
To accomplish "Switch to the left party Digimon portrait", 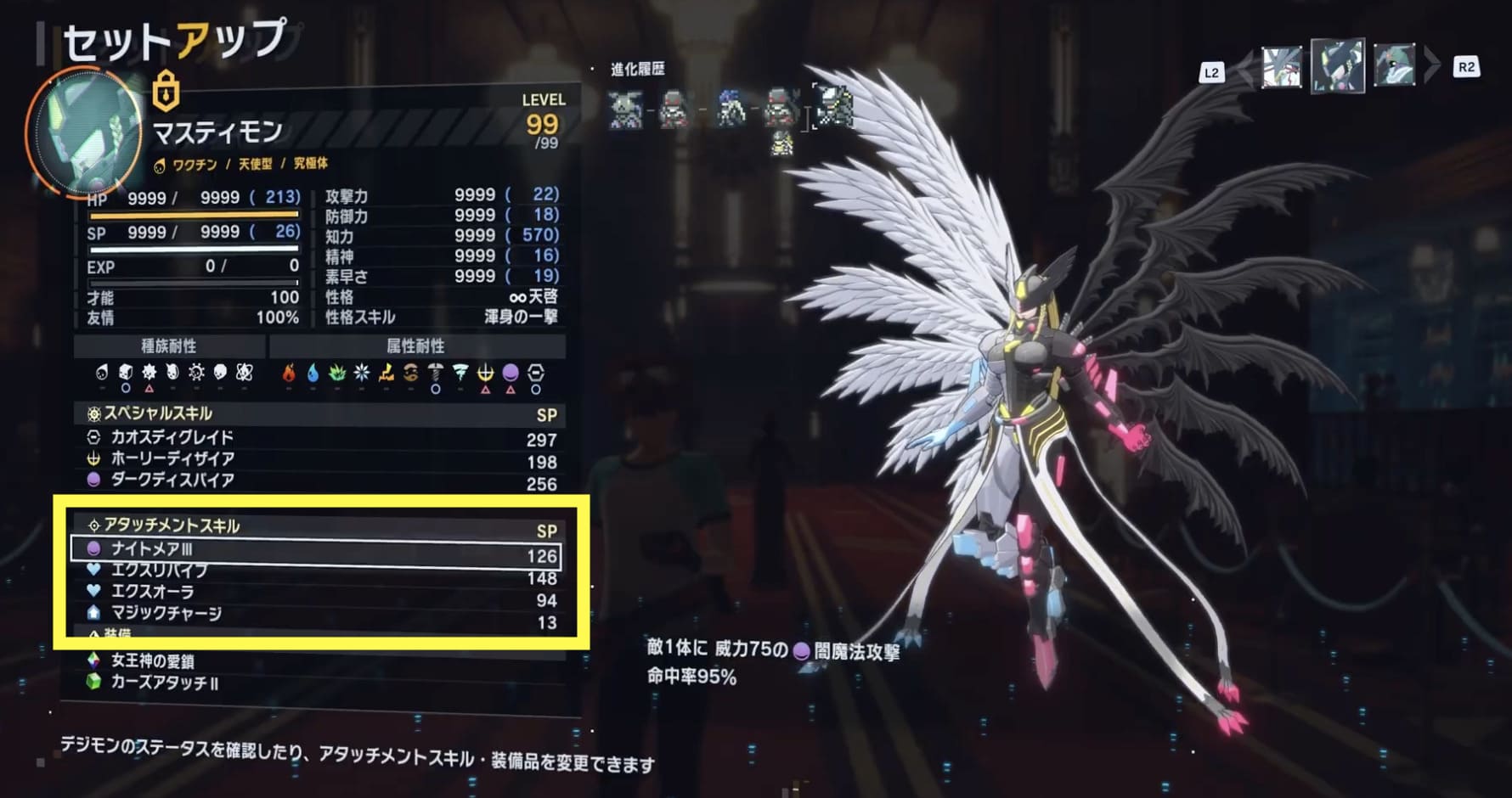I will pyautogui.click(x=1281, y=67).
